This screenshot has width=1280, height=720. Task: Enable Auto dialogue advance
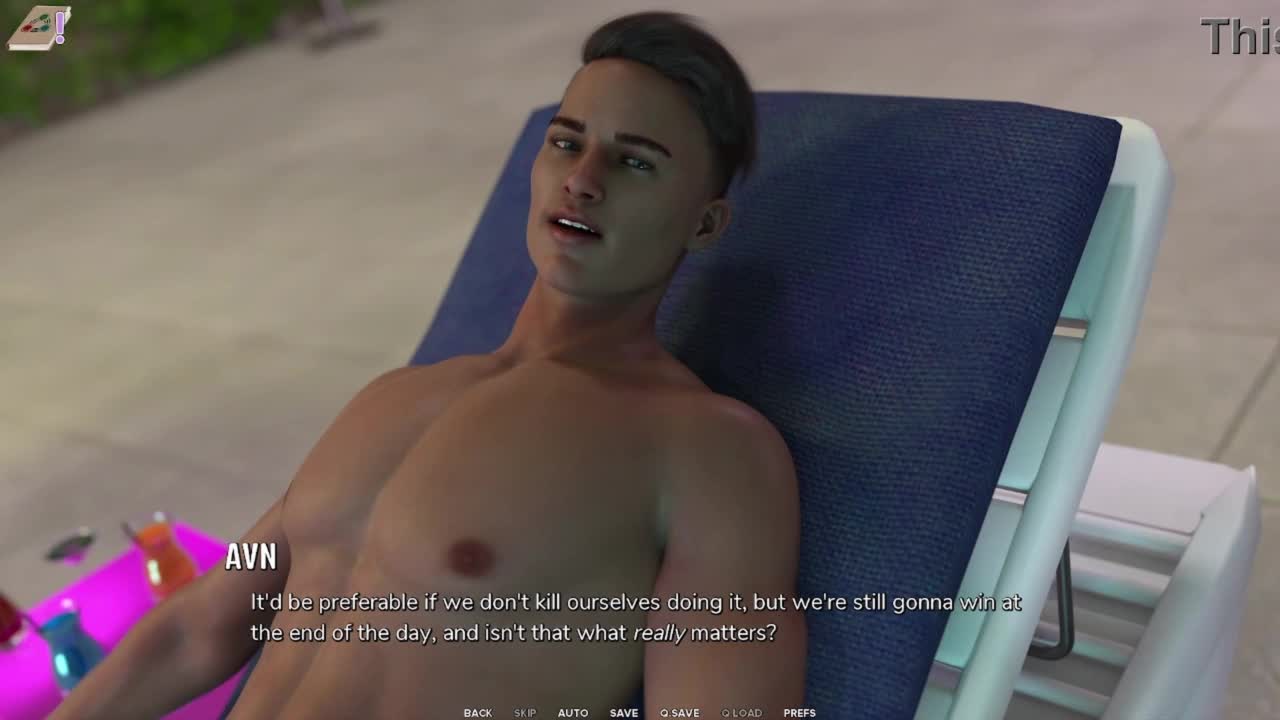point(573,713)
